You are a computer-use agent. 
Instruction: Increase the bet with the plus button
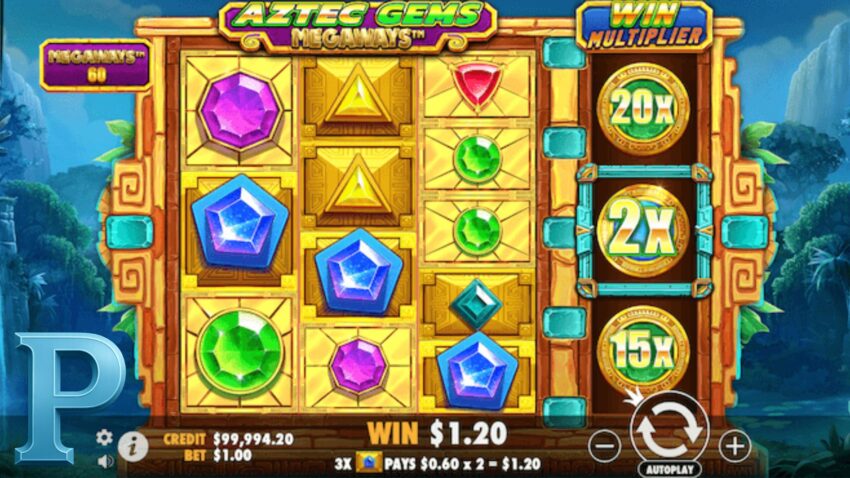tap(735, 446)
